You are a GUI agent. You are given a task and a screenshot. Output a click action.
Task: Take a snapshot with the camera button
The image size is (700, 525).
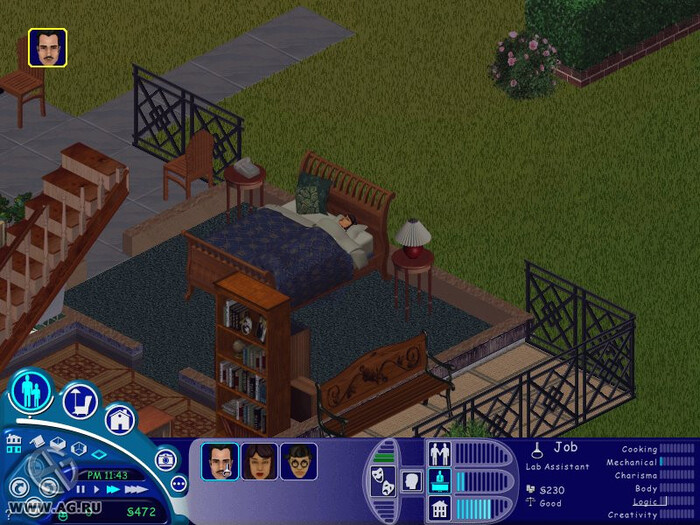(x=165, y=460)
